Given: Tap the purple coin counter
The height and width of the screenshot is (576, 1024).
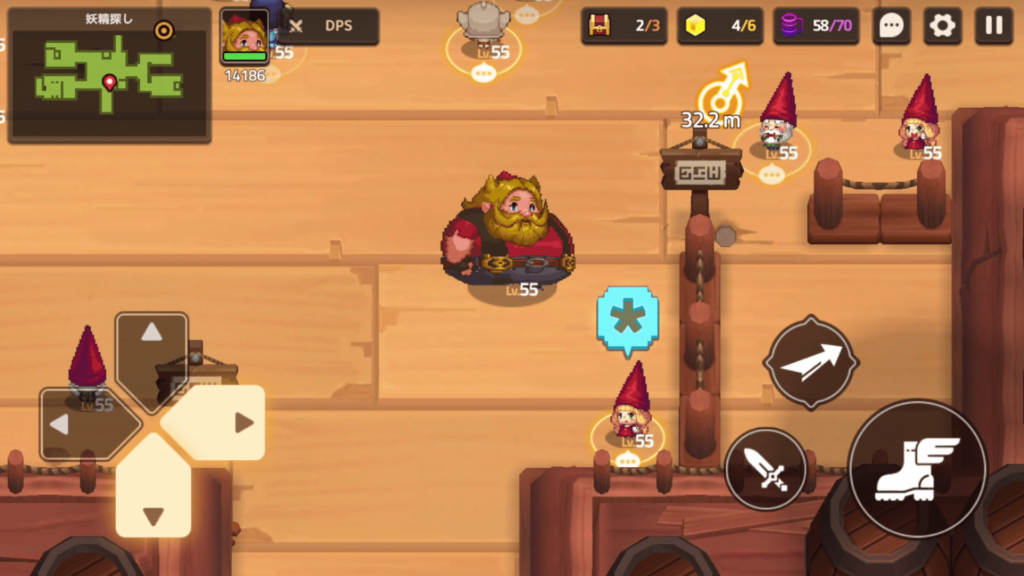Looking at the screenshot, I should tap(816, 26).
